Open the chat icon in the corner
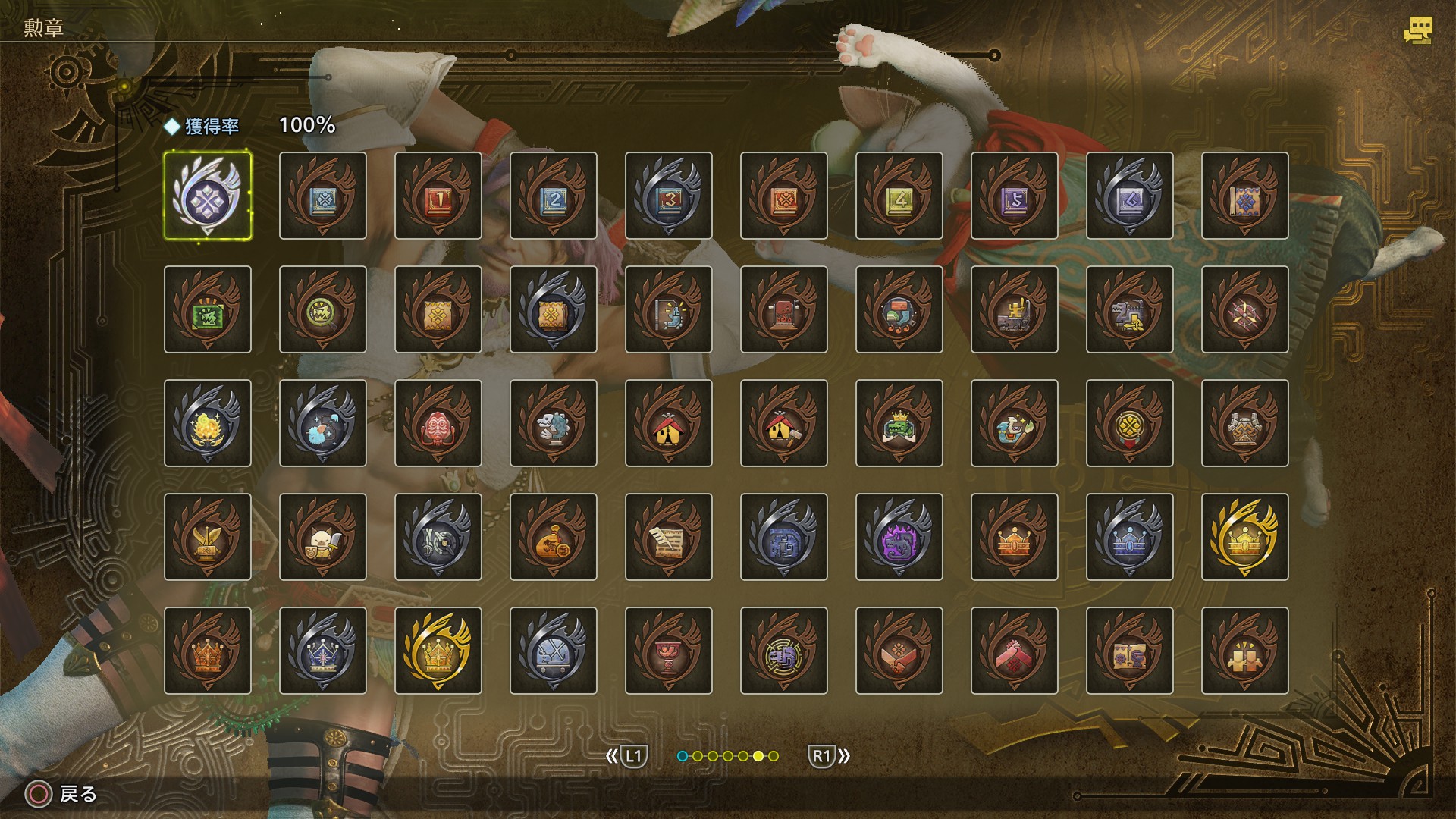 (1417, 30)
